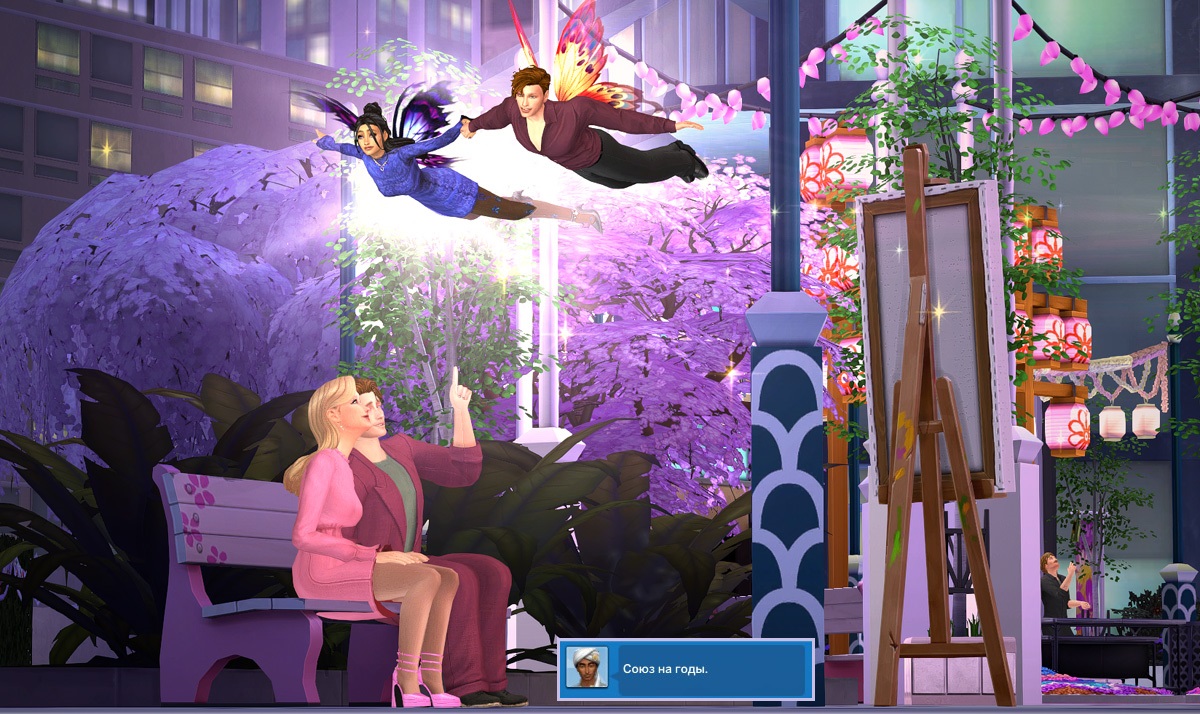The height and width of the screenshot is (714, 1200).
Task: Select the "Союз на годы." message bubble
Action: 710,668
